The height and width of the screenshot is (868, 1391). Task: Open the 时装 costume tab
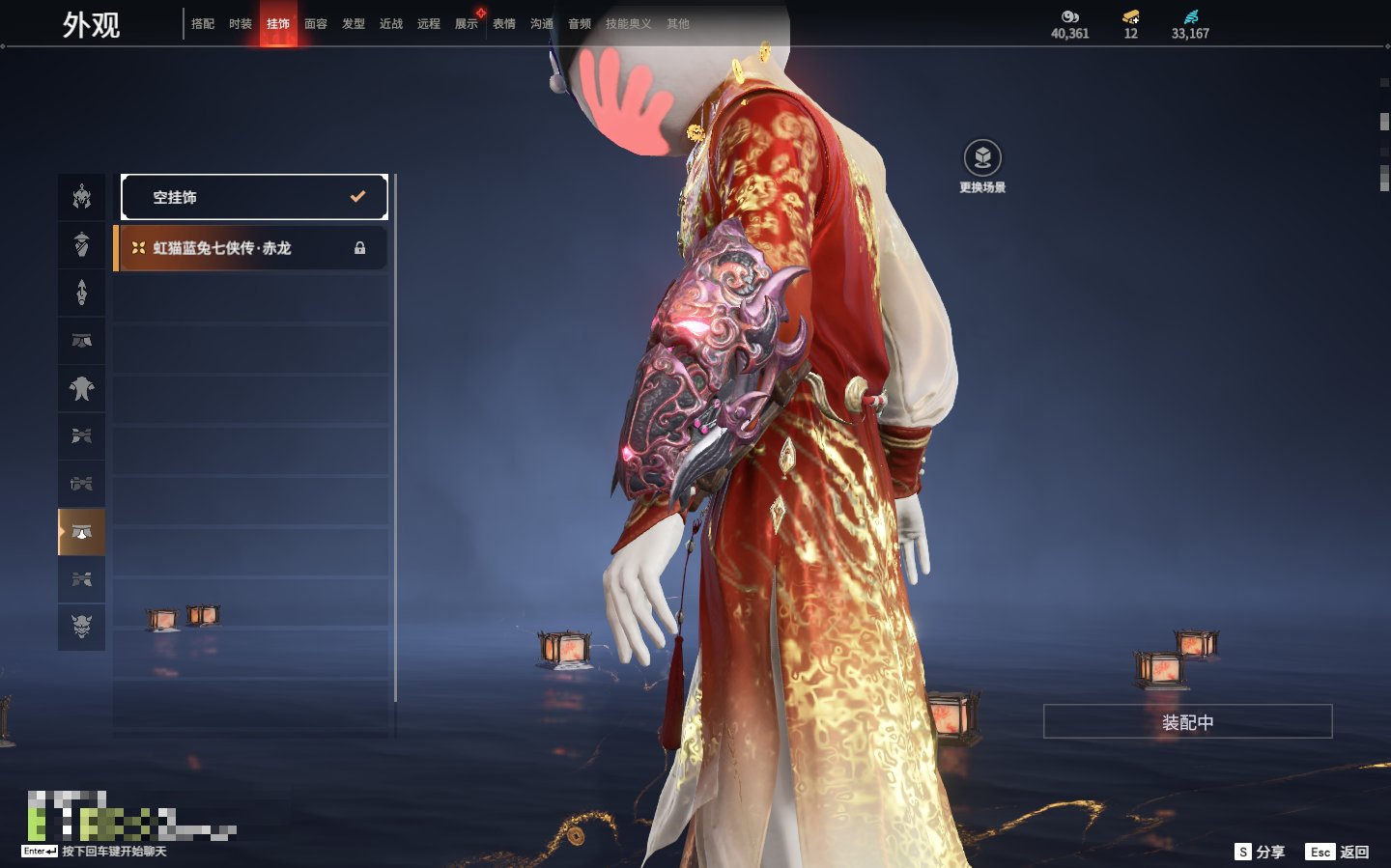point(241,24)
